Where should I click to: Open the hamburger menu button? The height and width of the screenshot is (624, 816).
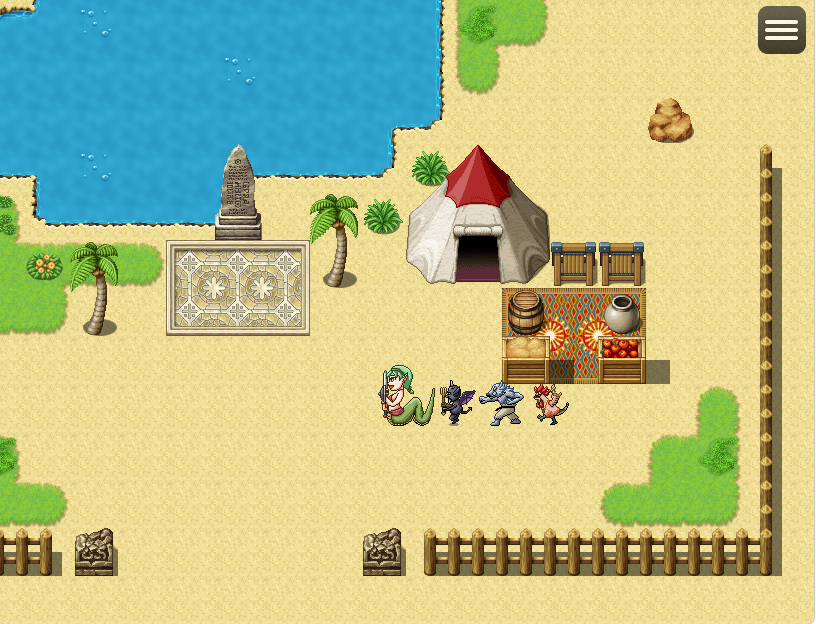[781, 30]
